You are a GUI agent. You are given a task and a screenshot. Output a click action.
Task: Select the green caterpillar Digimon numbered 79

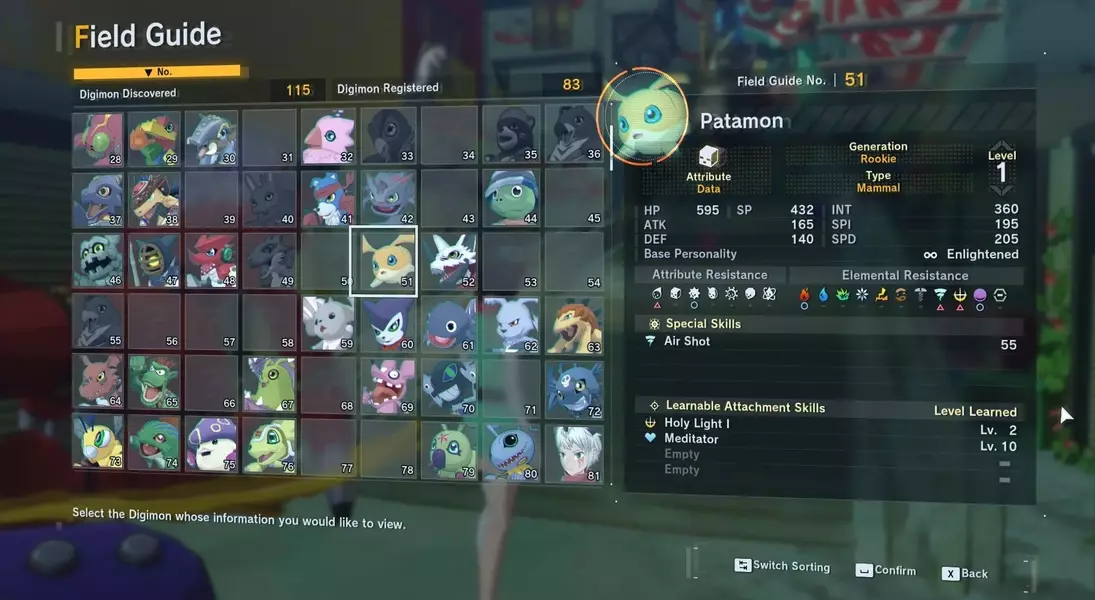(x=449, y=450)
